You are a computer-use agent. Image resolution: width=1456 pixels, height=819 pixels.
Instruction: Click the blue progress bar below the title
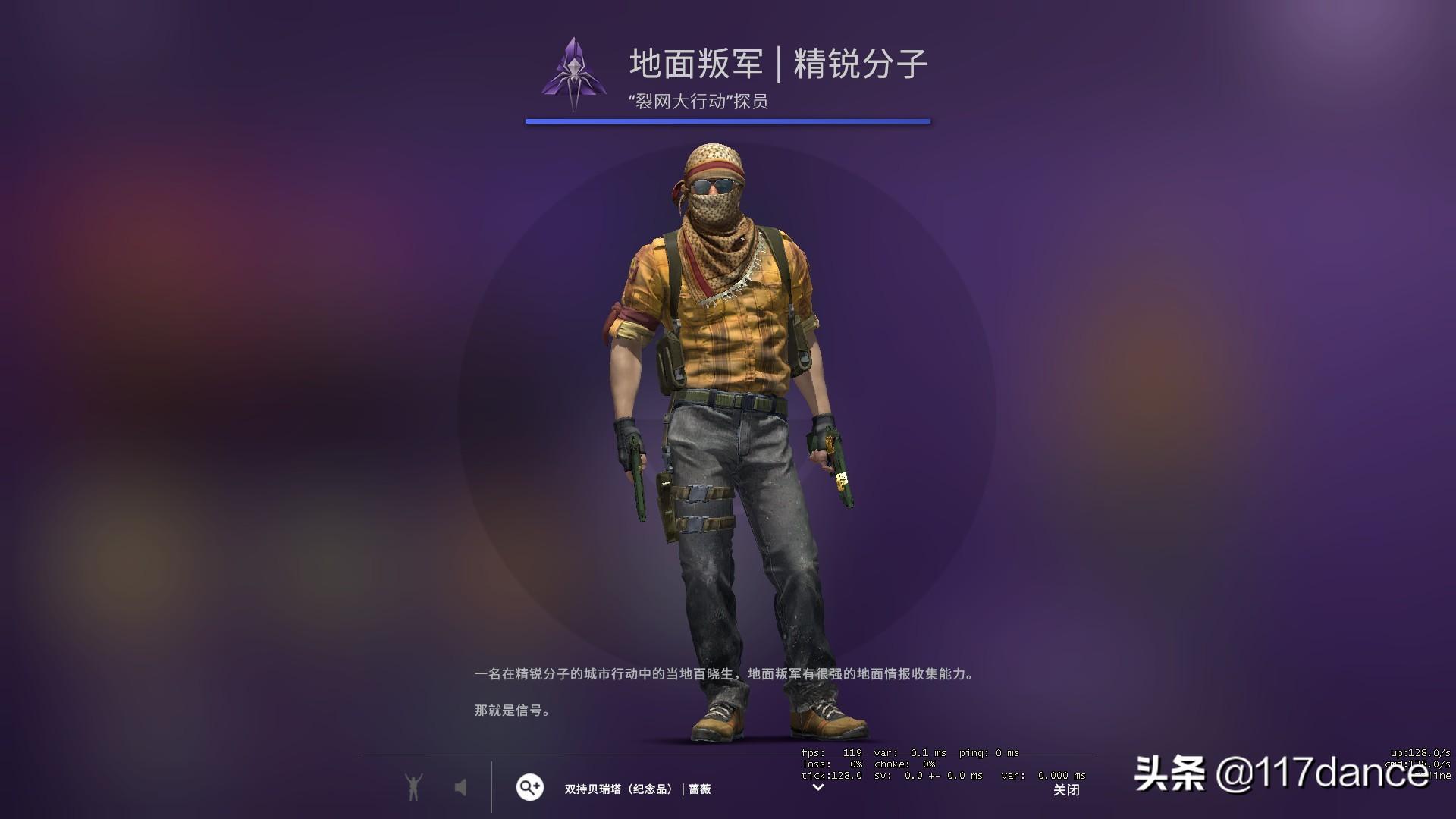coord(726,120)
